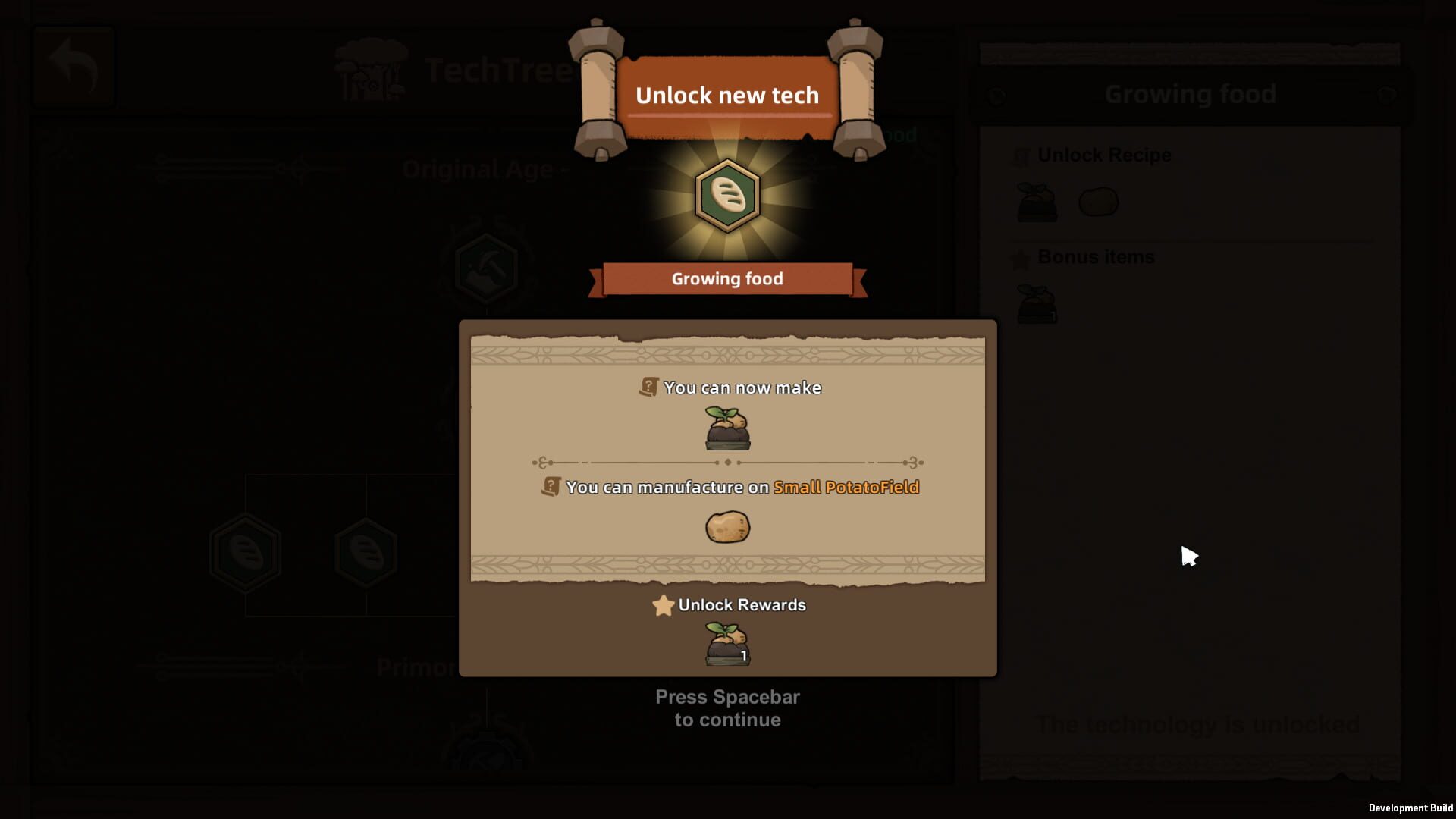This screenshot has width=1456, height=819.
Task: Open the Small PotatoField link
Action: (846, 488)
